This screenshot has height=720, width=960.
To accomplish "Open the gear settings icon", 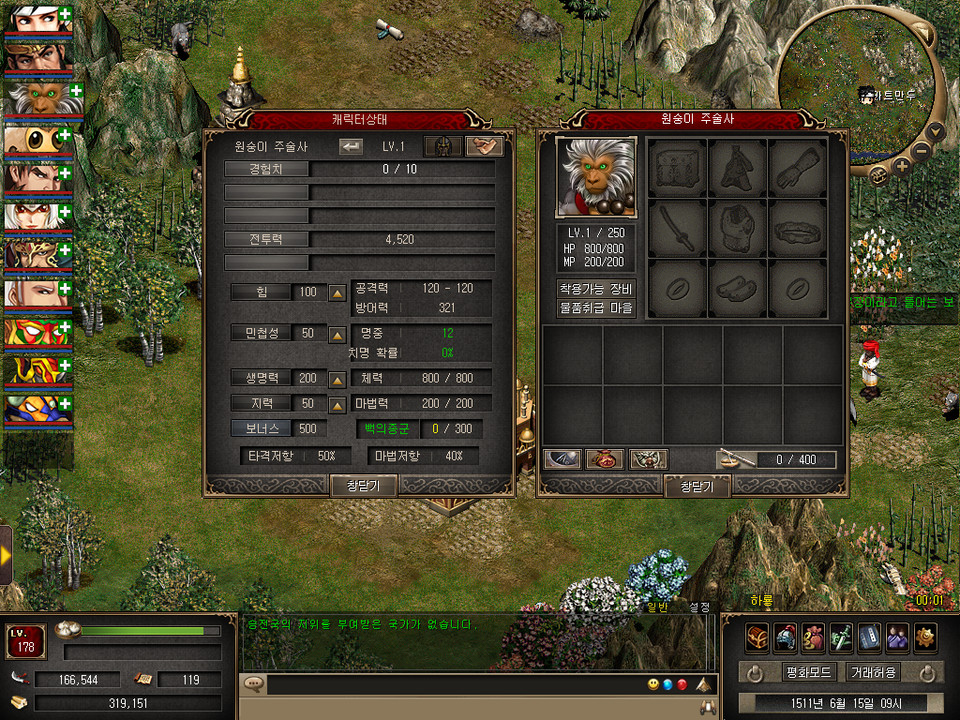I will 925,637.
